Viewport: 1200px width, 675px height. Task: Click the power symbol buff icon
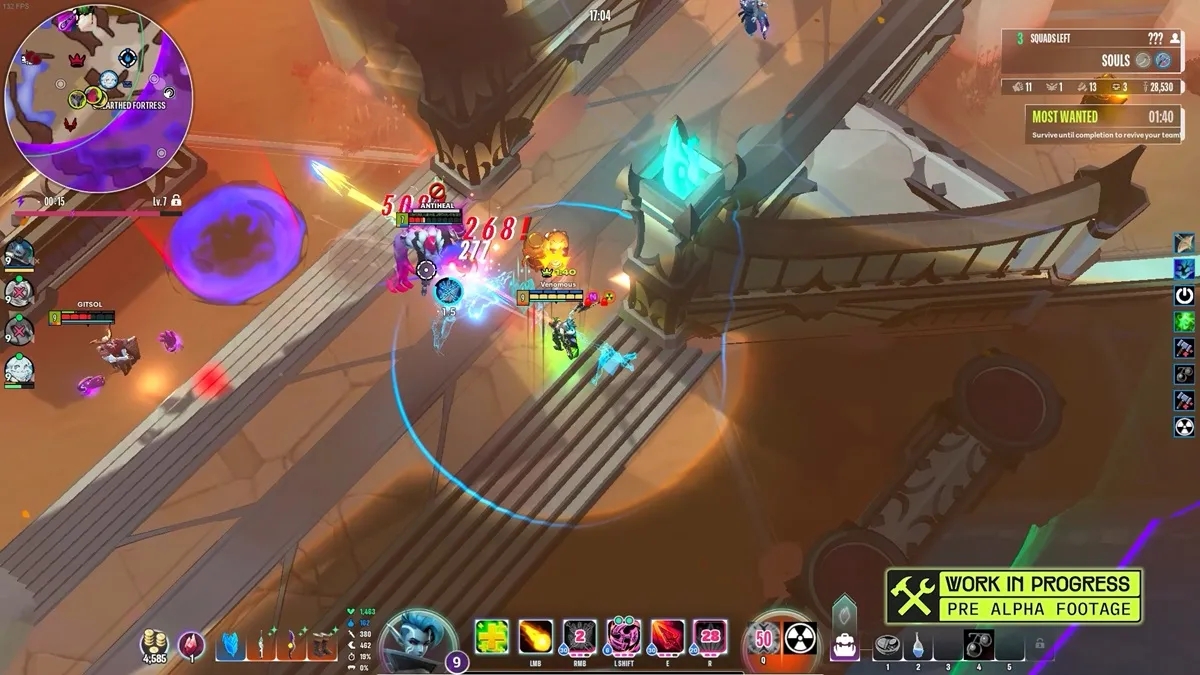pos(1185,296)
